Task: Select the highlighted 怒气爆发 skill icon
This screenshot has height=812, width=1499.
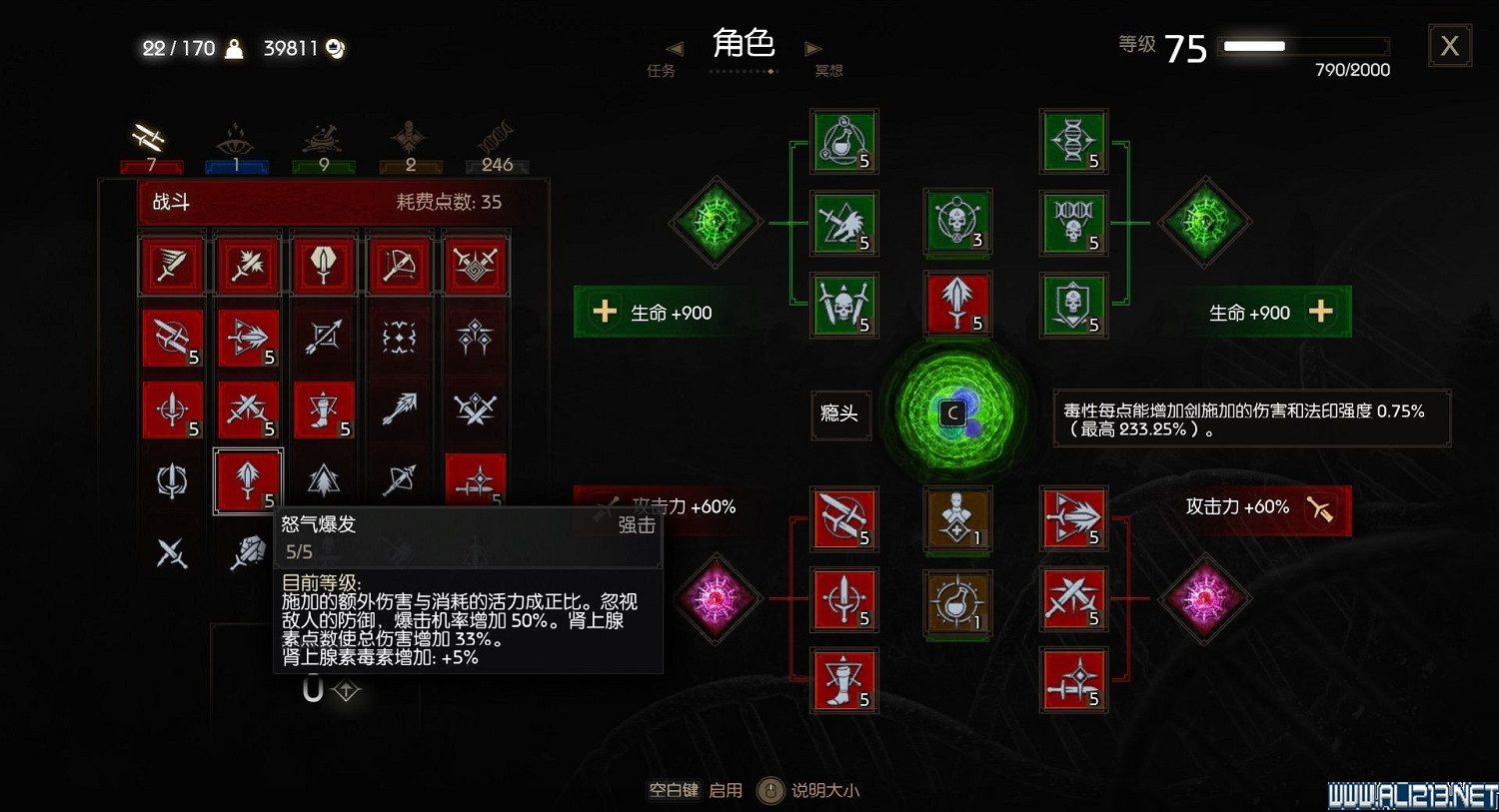Action: (247, 480)
